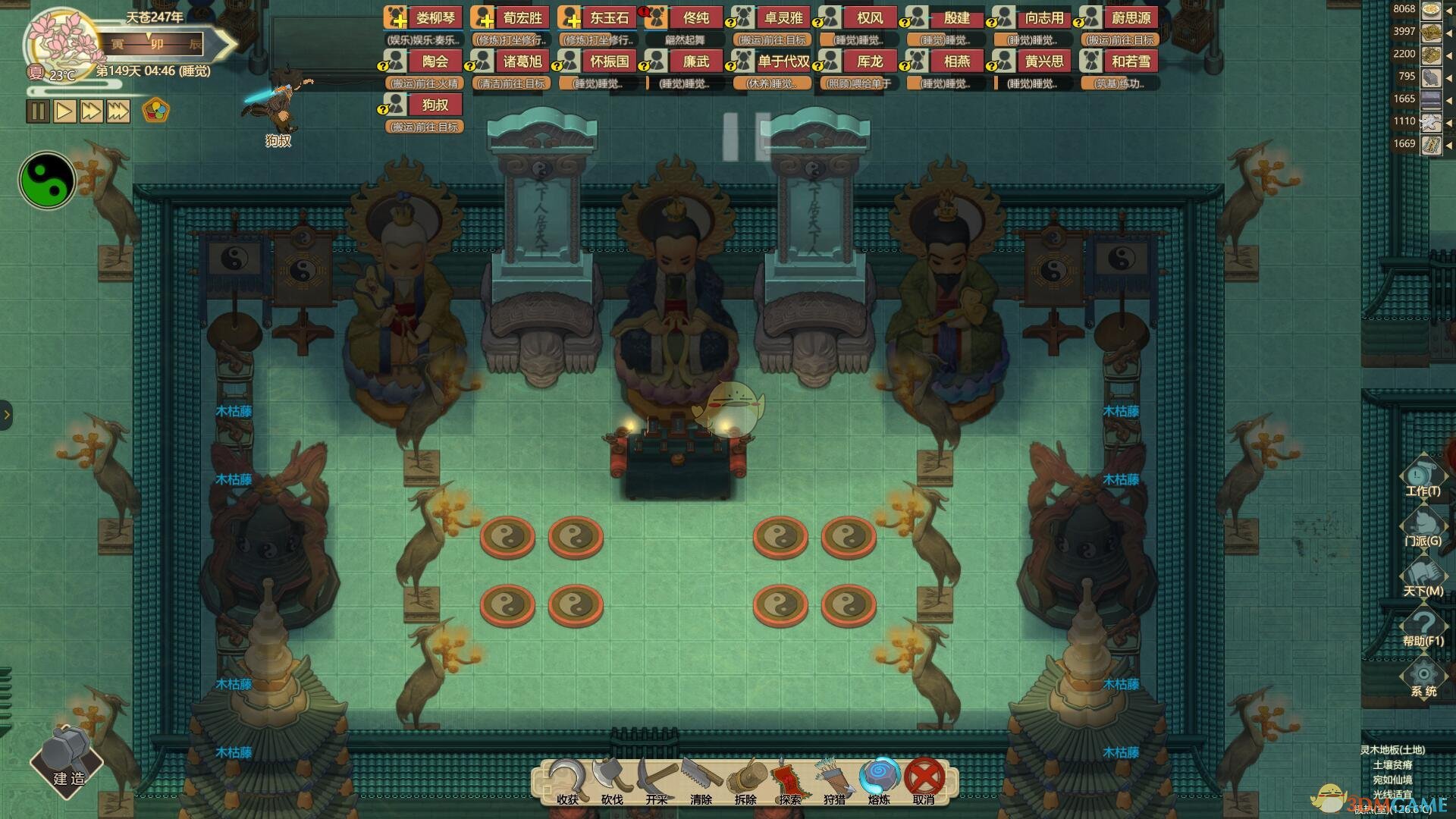1456x819 pixels.
Task: Pick the 开采 mining tool
Action: (x=657, y=780)
